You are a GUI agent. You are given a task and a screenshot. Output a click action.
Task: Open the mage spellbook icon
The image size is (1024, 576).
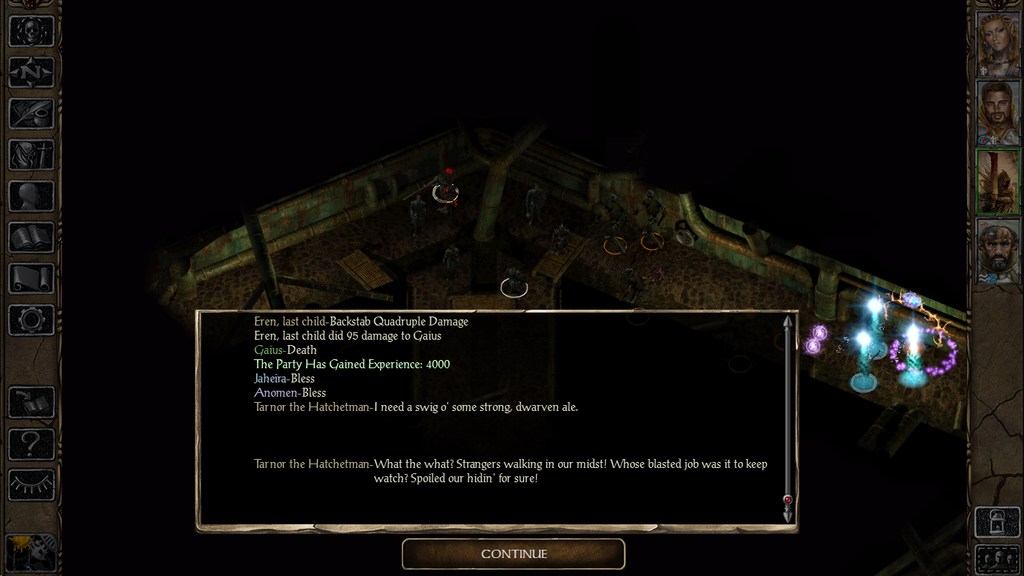(31, 237)
